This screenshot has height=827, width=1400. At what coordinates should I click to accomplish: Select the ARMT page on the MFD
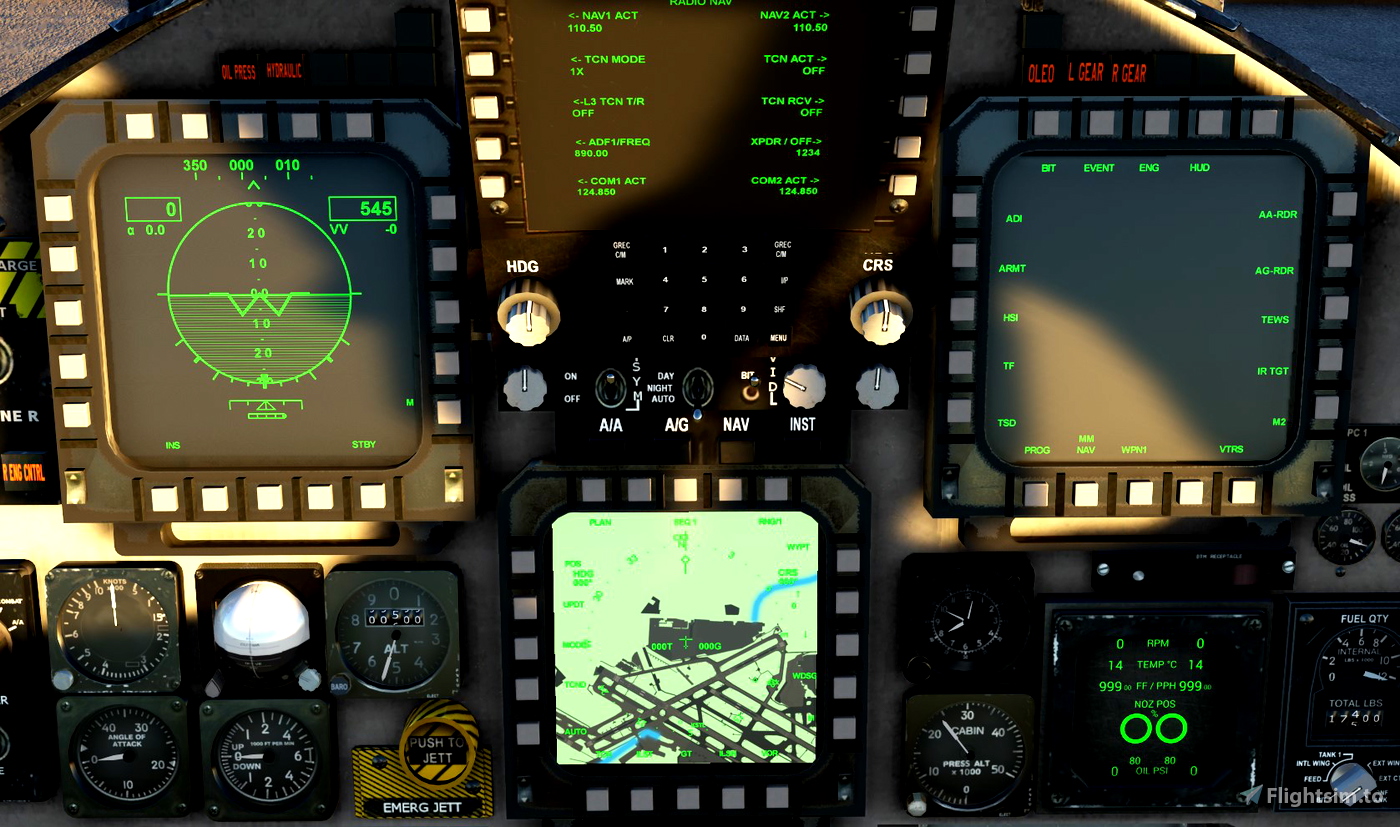1011,268
